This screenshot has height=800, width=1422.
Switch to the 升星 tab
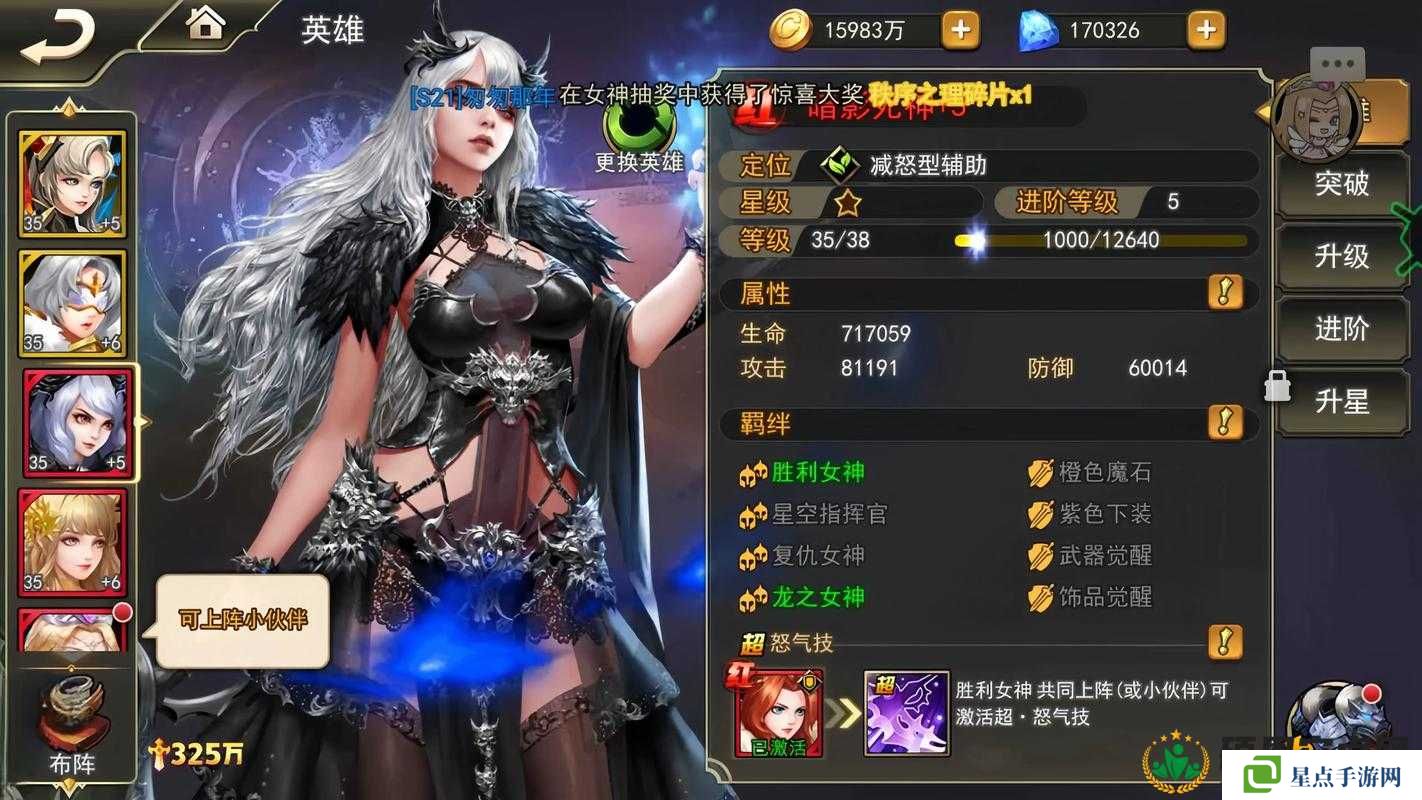pyautogui.click(x=1343, y=402)
